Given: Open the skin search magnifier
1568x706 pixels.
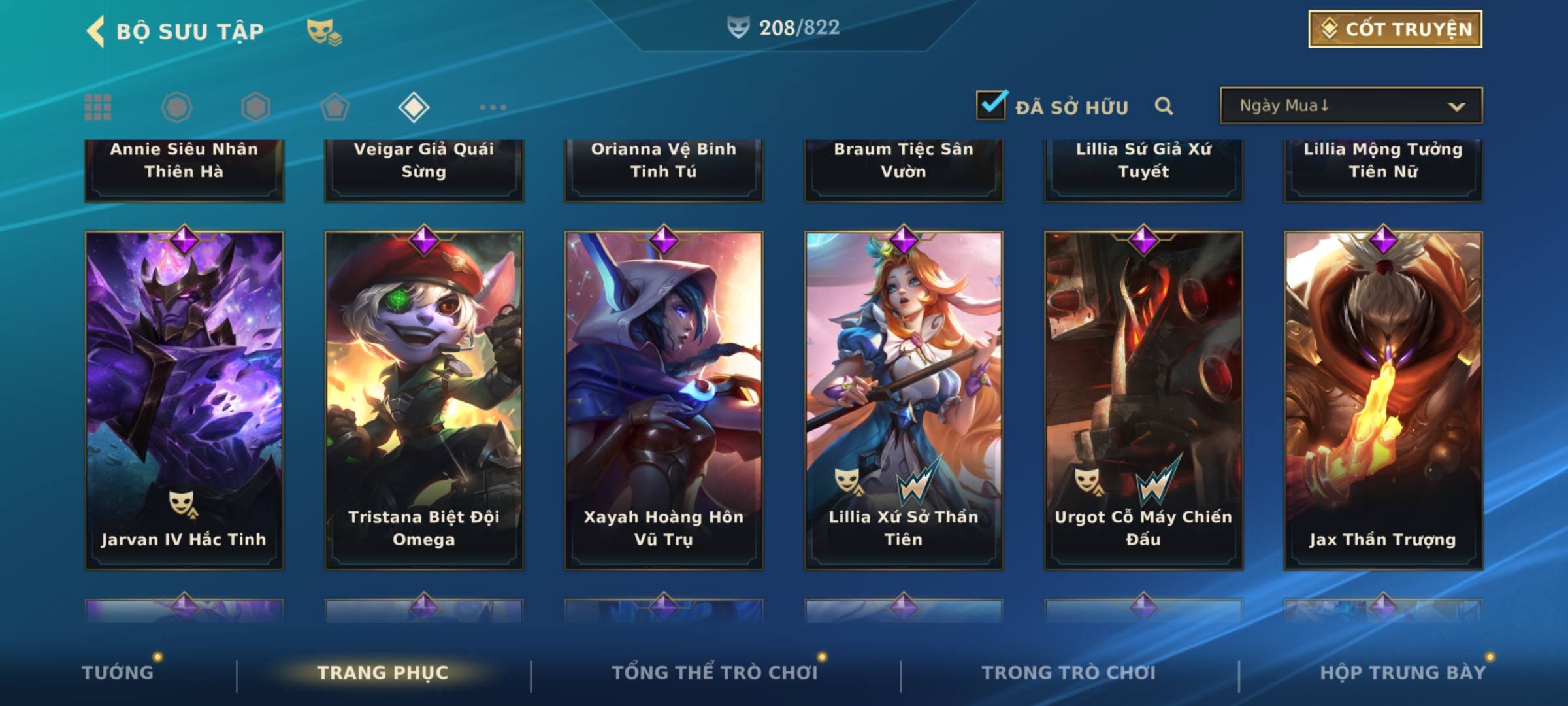Looking at the screenshot, I should coord(1164,106).
